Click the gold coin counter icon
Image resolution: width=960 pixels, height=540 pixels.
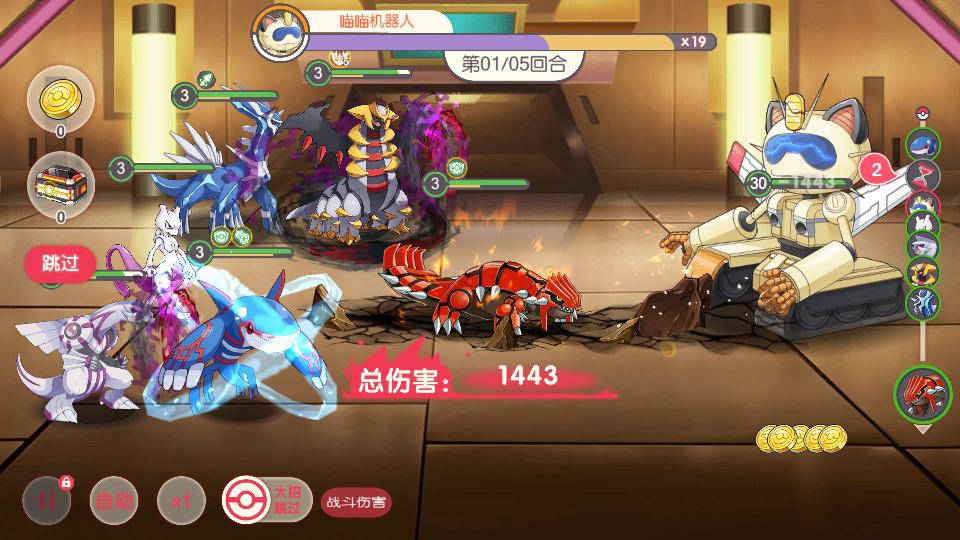[60, 98]
